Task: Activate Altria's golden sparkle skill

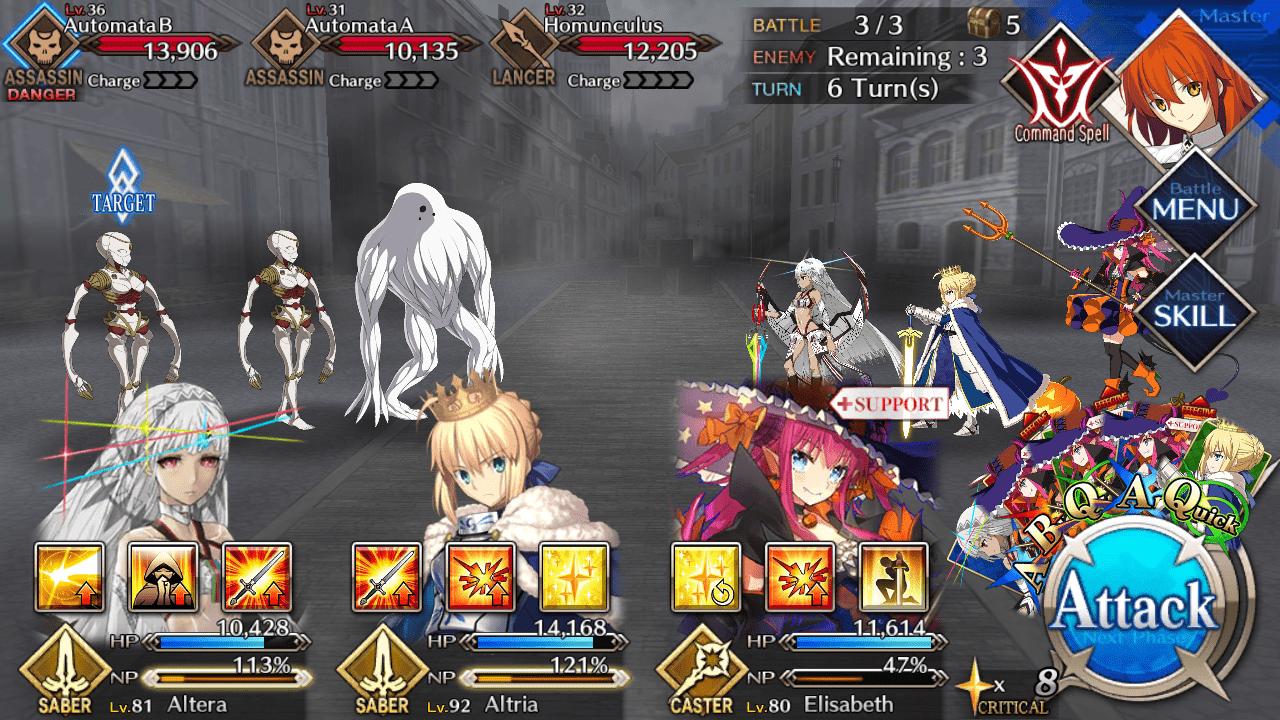Action: coord(574,577)
